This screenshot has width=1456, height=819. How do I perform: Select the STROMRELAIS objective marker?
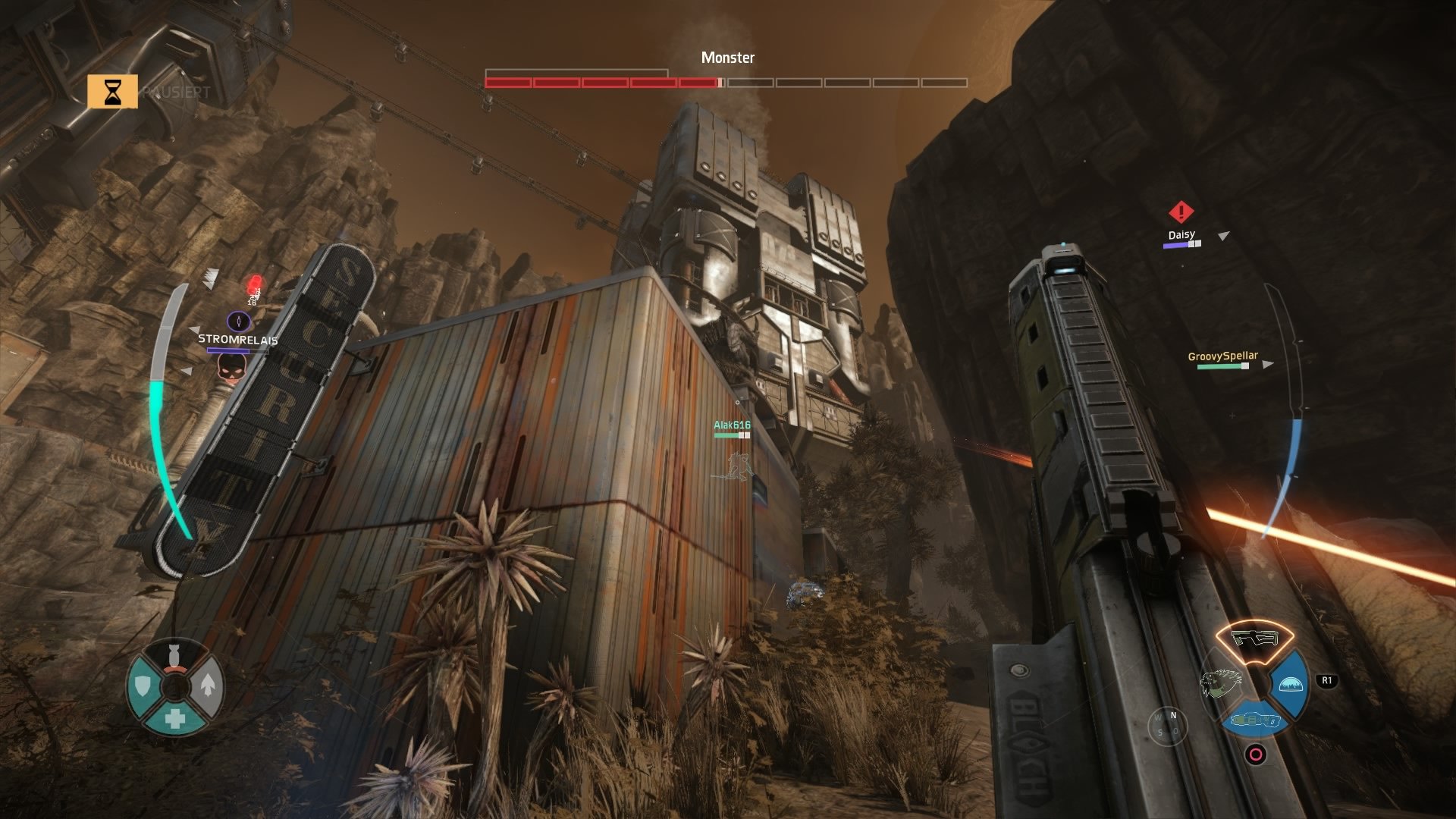click(237, 339)
